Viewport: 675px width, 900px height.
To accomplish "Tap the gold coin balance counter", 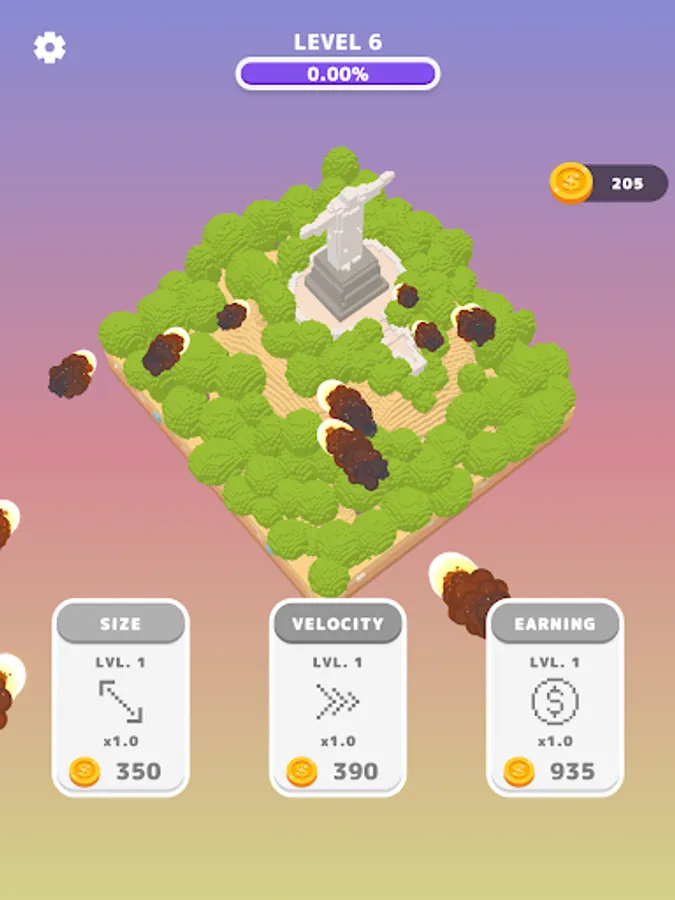I will tap(609, 184).
